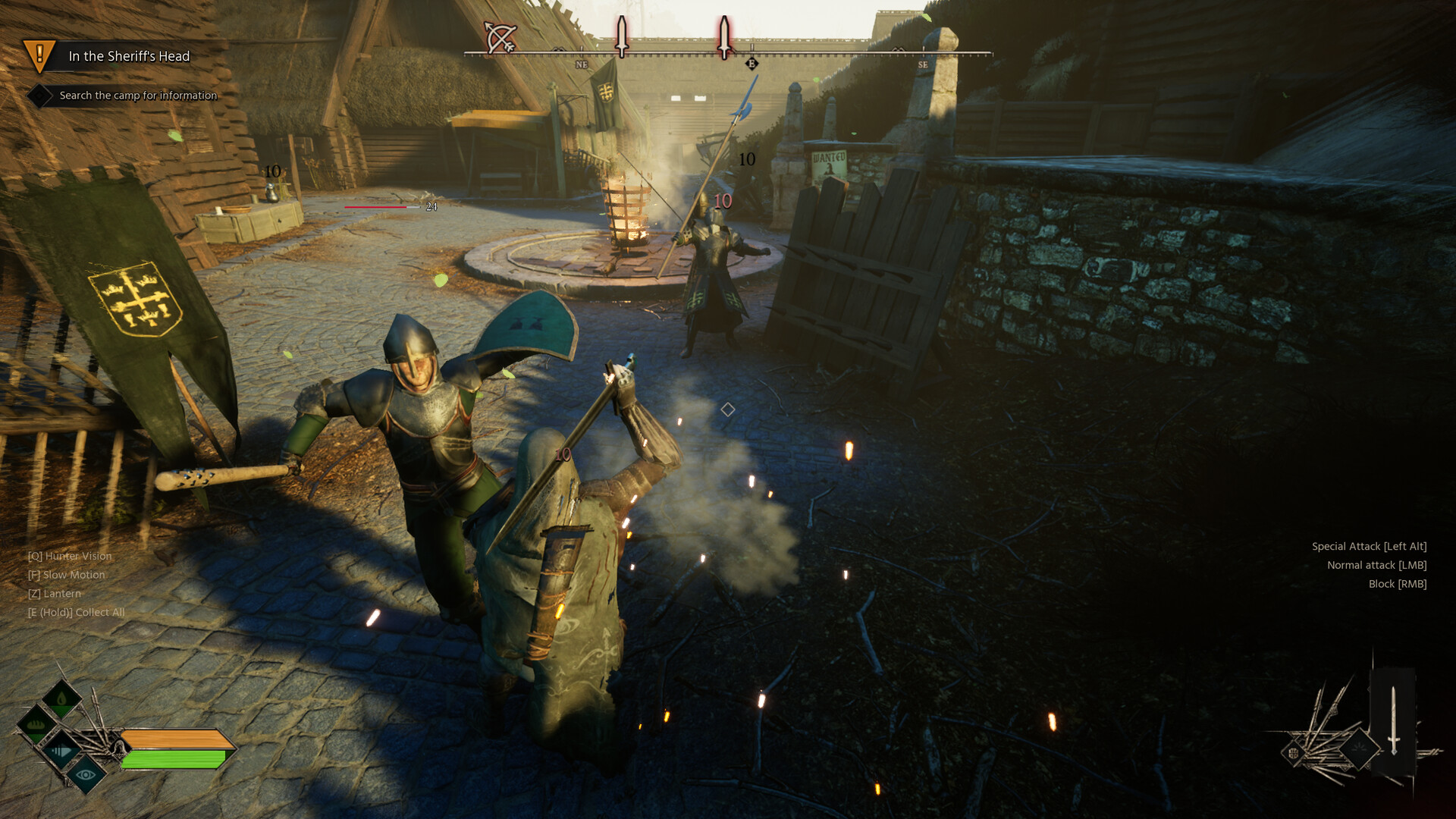Click the eye detection icon bottom left
This screenshot has width=1456, height=819.
click(x=86, y=776)
